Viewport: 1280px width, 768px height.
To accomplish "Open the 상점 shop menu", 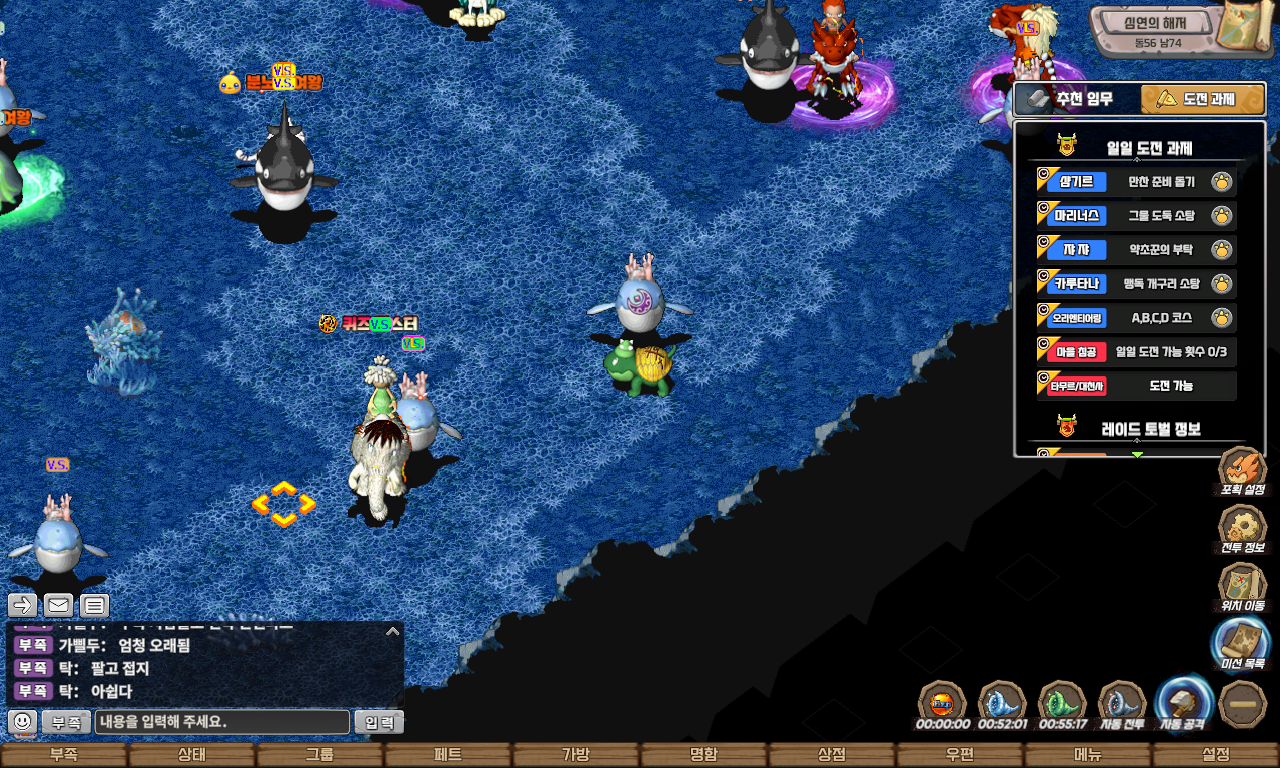I will [x=832, y=755].
